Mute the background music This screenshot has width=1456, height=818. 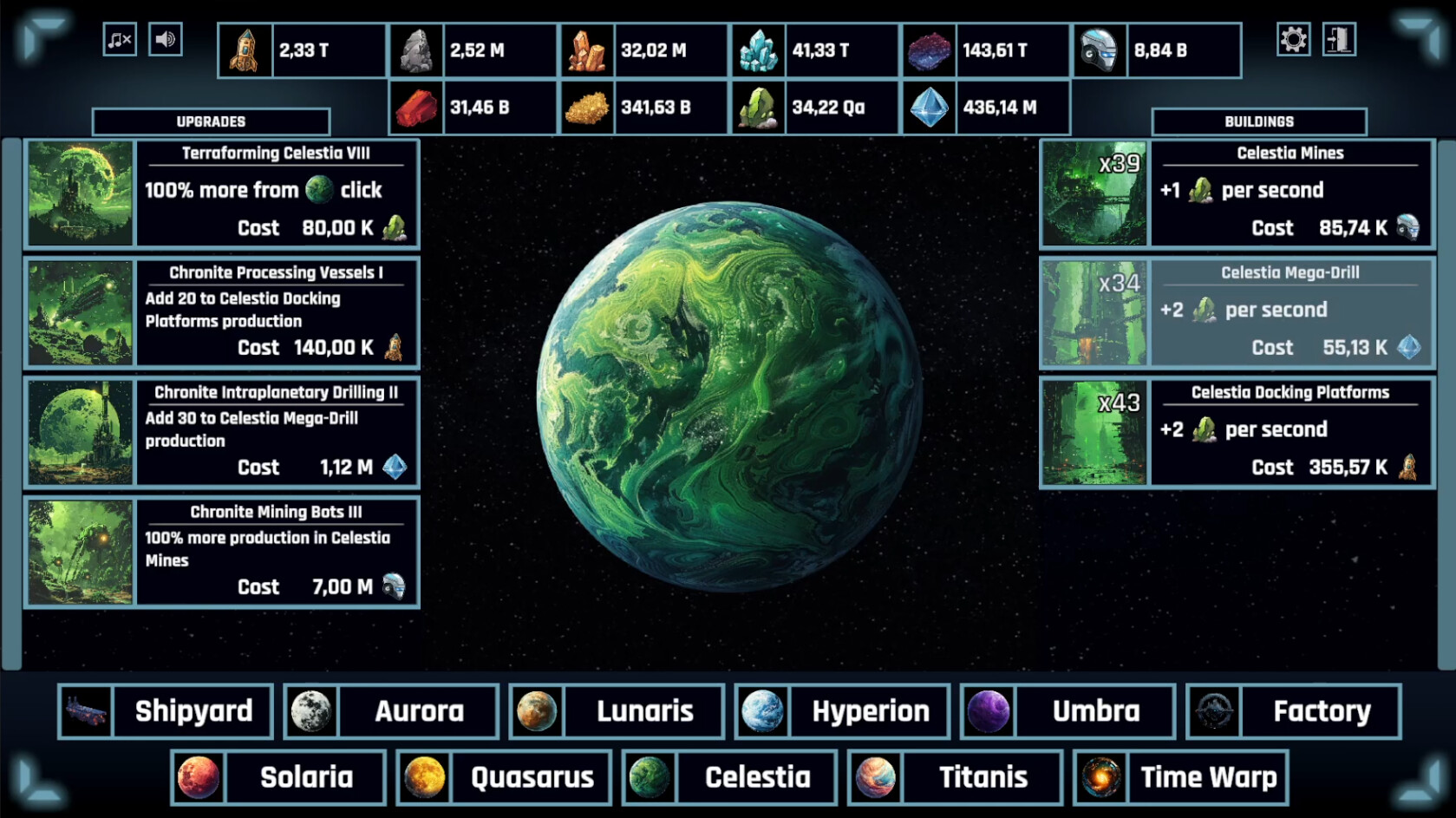tap(119, 39)
